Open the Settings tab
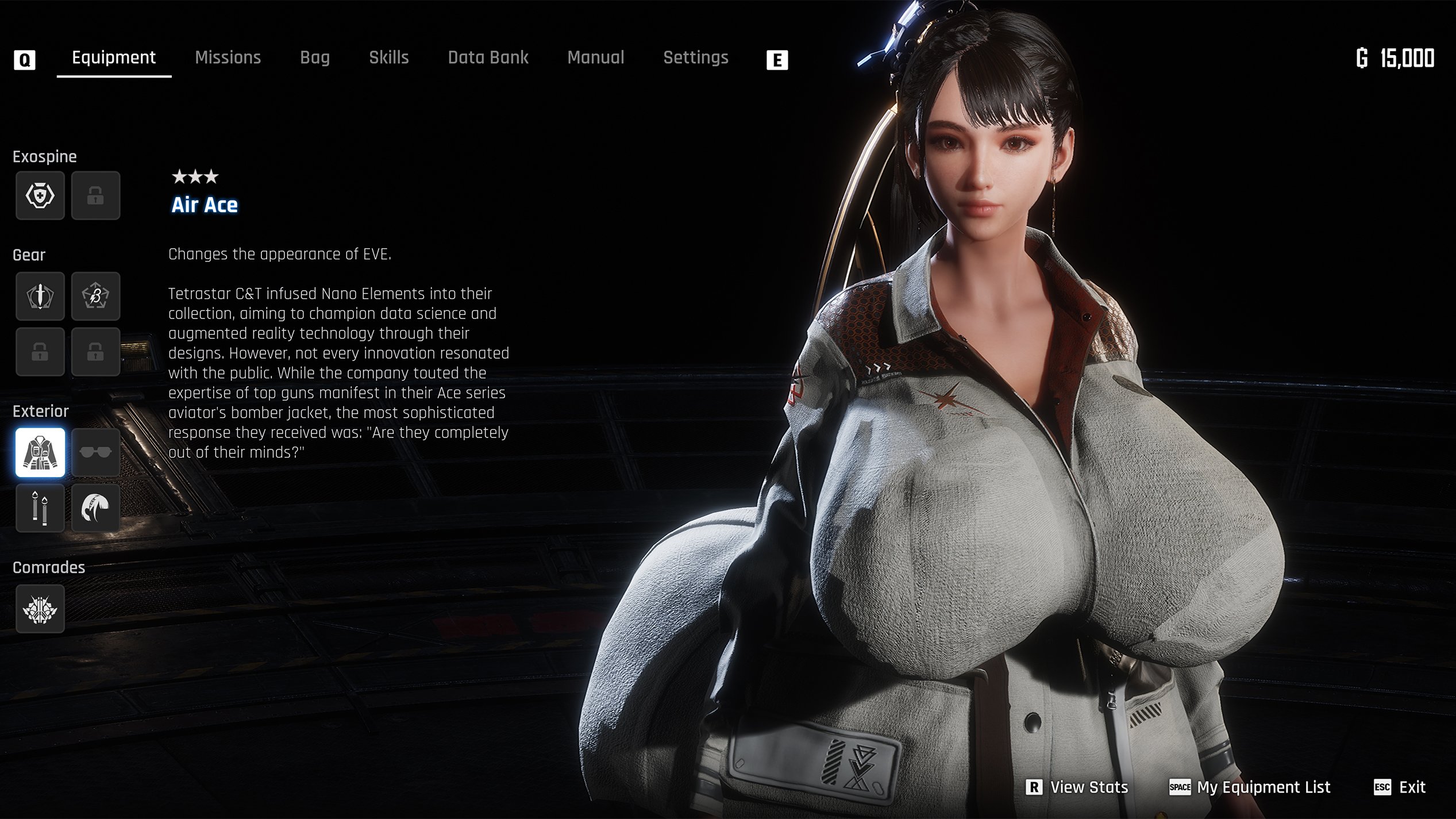This screenshot has height=819, width=1456. tap(696, 57)
